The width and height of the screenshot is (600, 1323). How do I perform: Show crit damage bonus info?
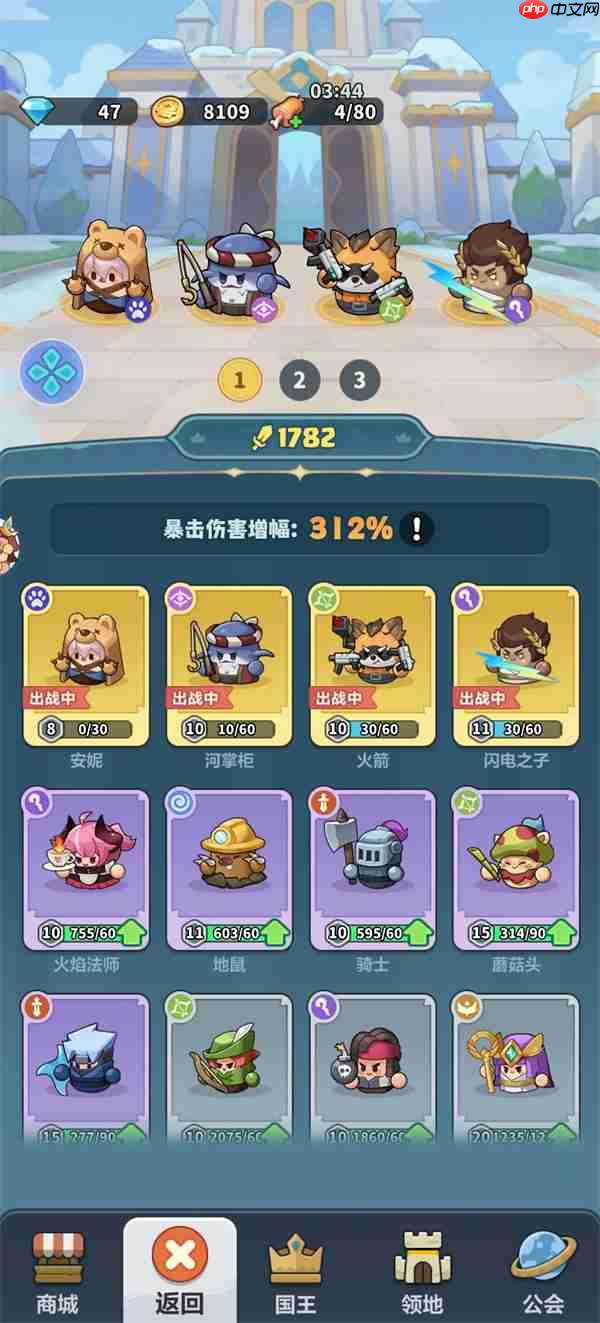tap(417, 529)
